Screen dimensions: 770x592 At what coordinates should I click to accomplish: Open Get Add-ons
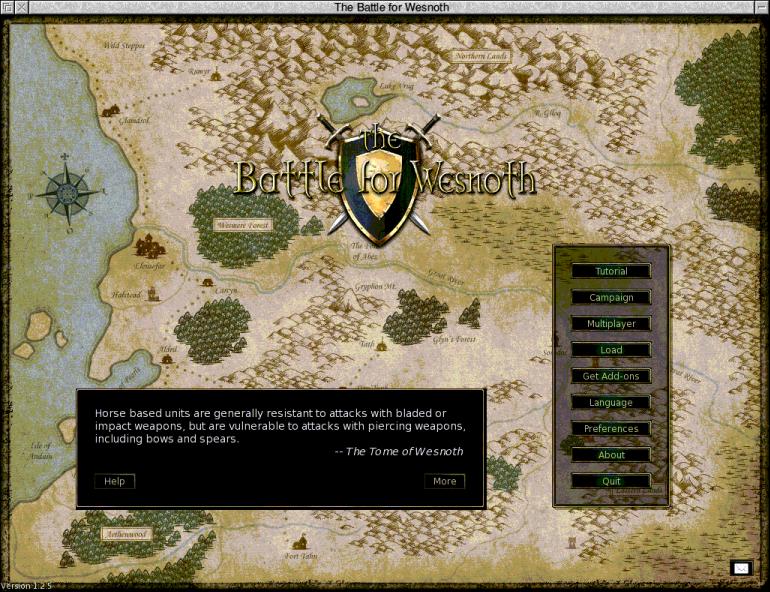[611, 376]
